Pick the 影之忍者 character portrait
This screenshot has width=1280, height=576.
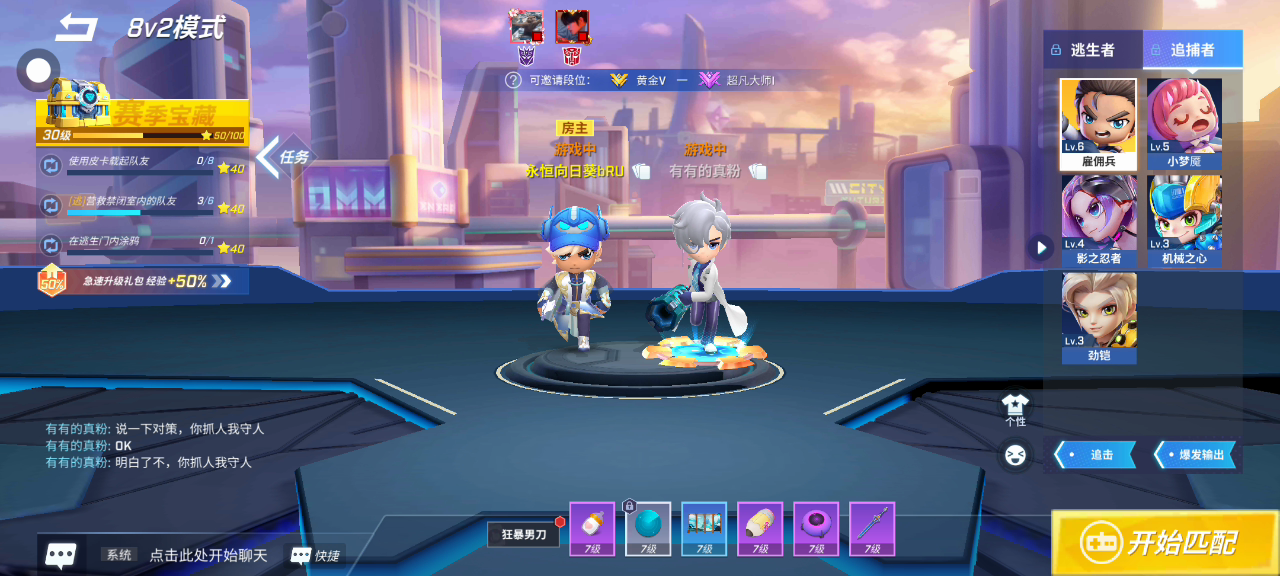(1098, 220)
